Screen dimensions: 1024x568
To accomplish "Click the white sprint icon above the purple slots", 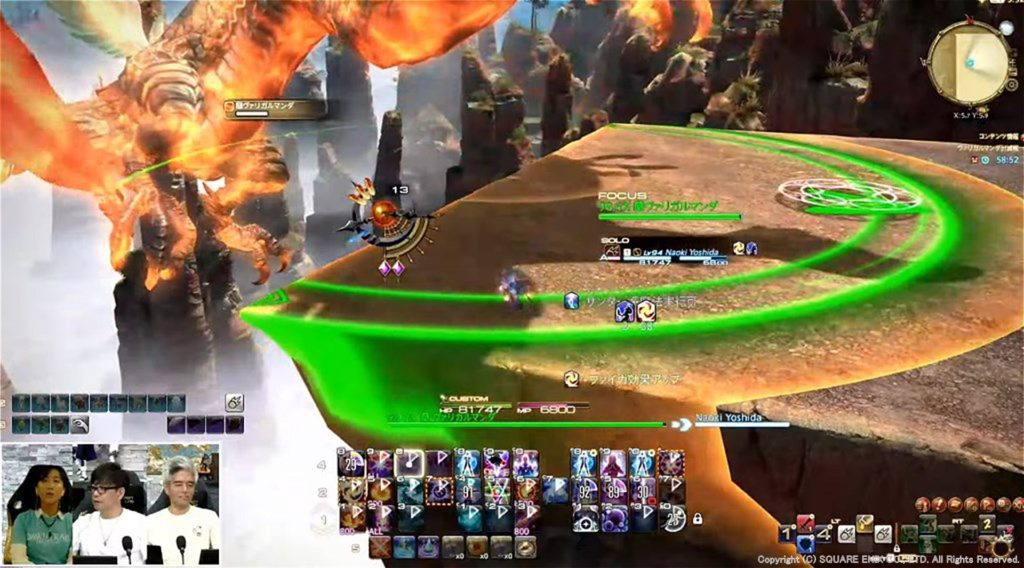I will pos(234,403).
